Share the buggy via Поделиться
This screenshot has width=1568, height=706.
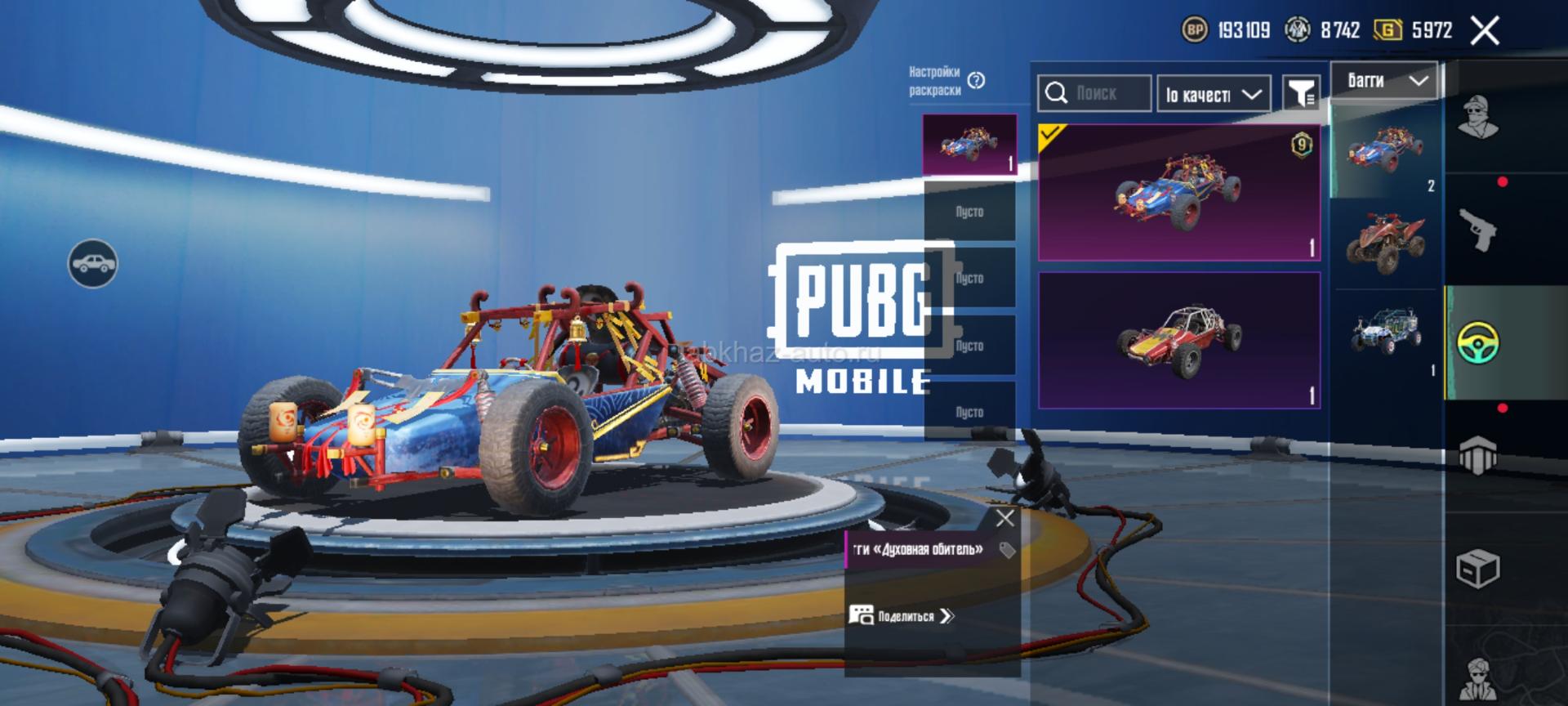902,616
